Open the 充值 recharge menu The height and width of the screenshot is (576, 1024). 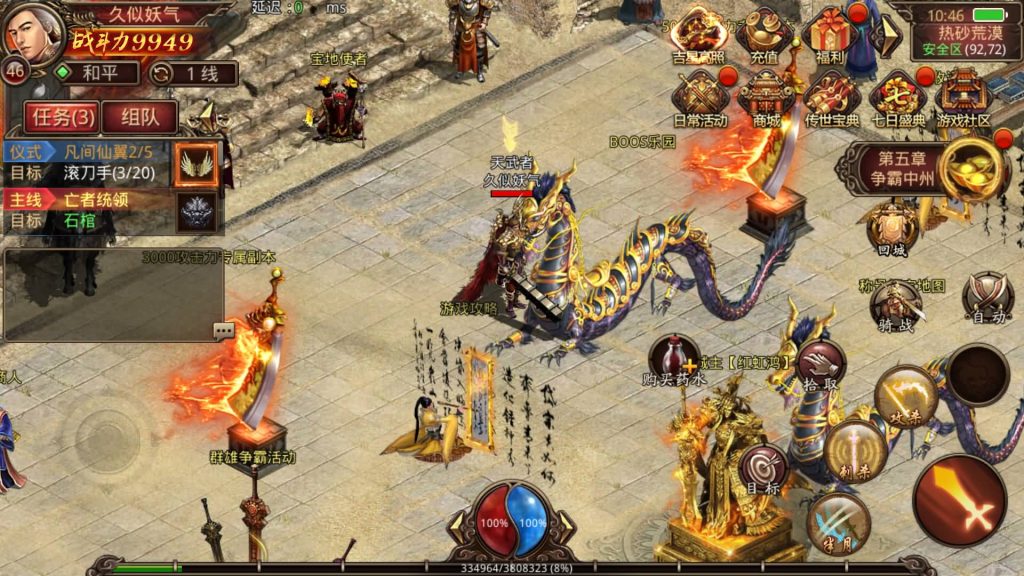pos(765,38)
